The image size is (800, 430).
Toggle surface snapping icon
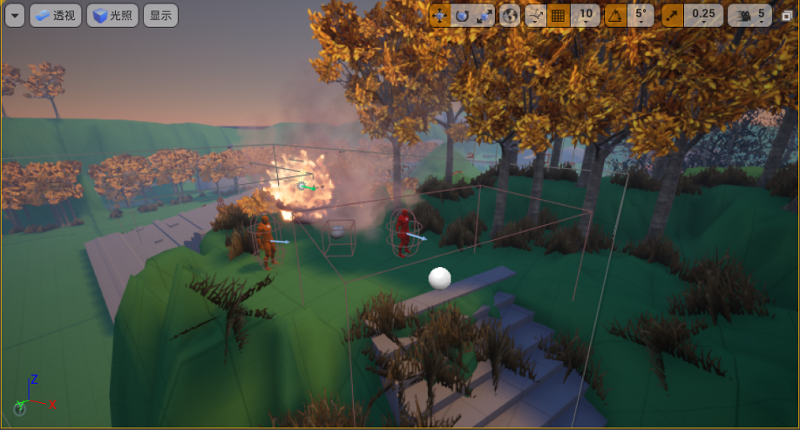(535, 15)
